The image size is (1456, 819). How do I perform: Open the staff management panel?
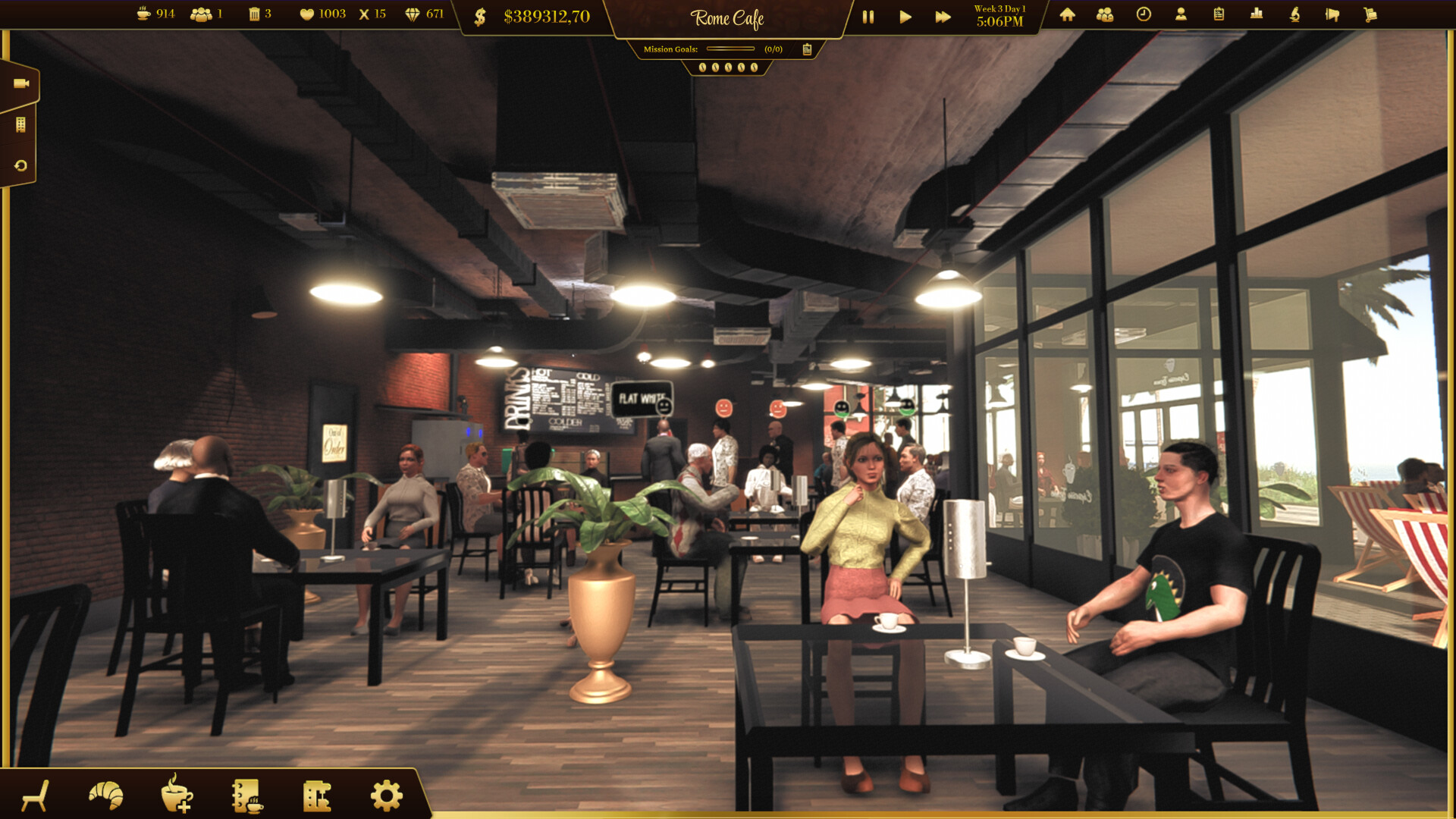(x=1105, y=15)
